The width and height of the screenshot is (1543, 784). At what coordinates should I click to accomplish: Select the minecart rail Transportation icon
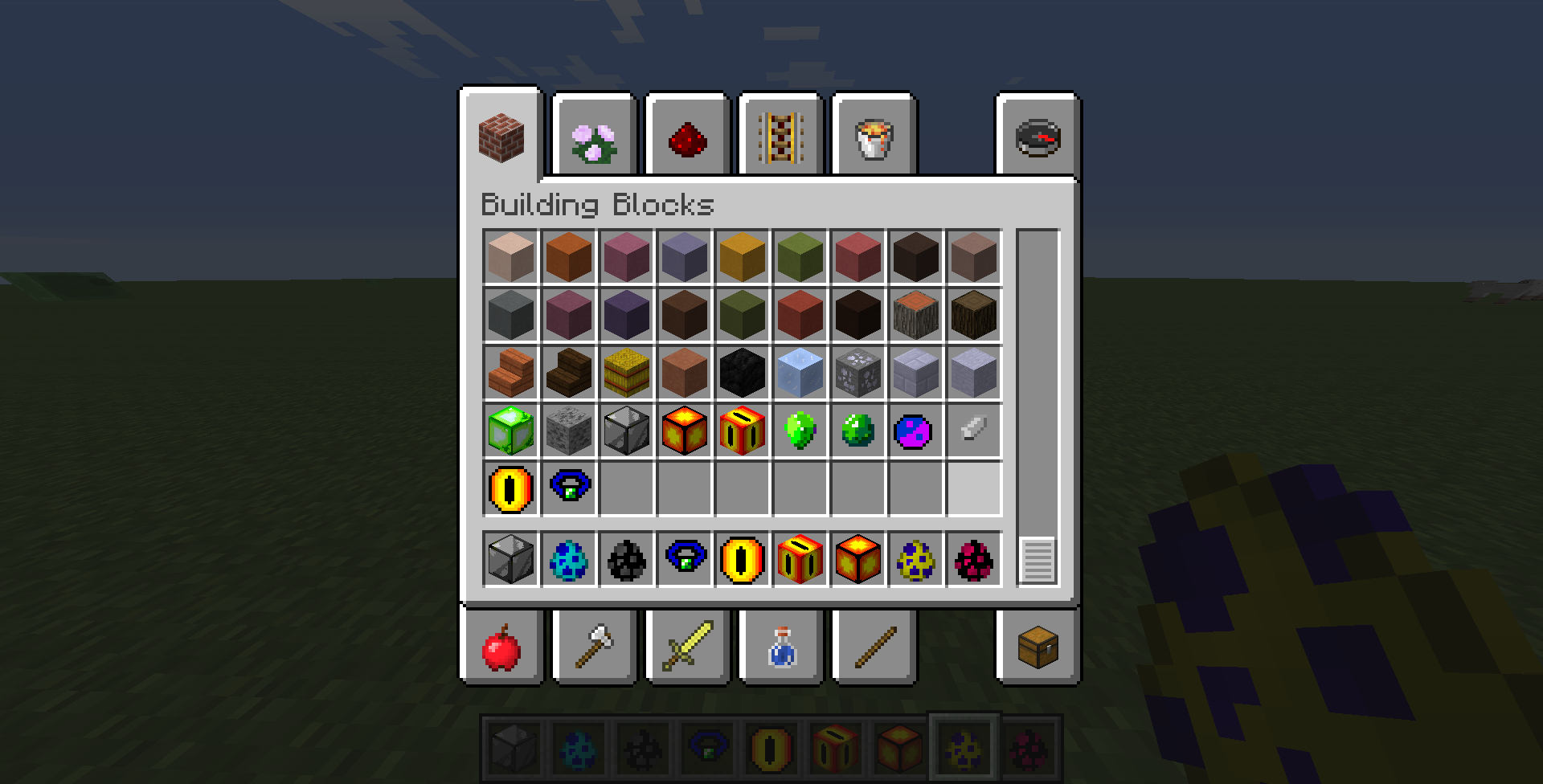point(780,137)
